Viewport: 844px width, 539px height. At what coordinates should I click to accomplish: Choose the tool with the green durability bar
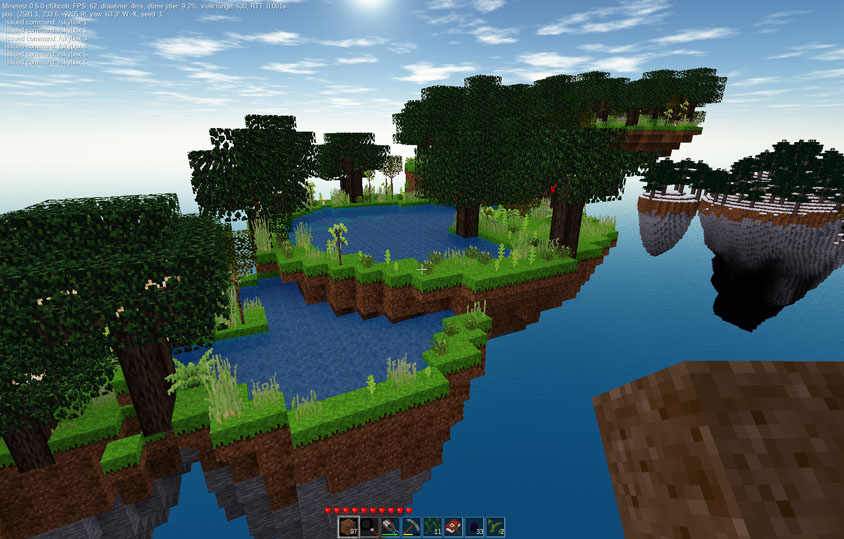[x=390, y=527]
